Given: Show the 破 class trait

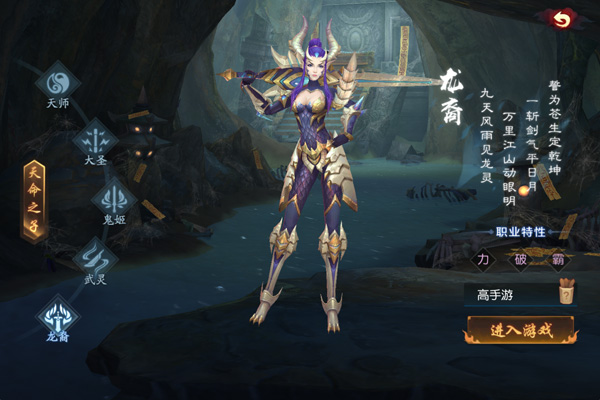Looking at the screenshot, I should click(520, 260).
